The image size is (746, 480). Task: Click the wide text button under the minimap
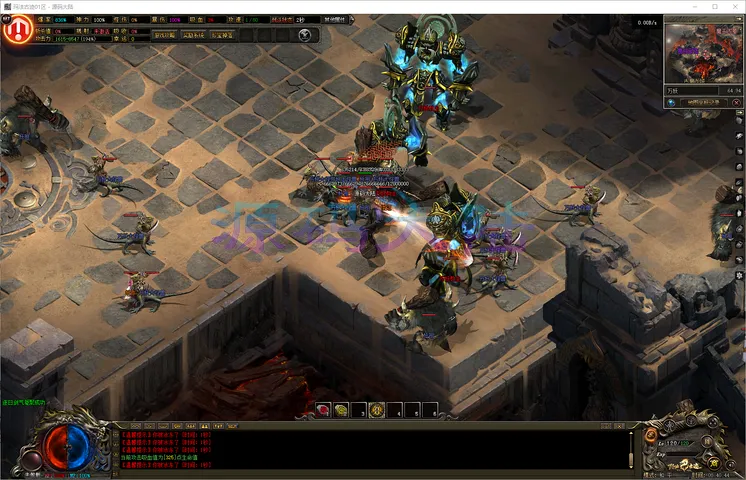click(x=705, y=102)
